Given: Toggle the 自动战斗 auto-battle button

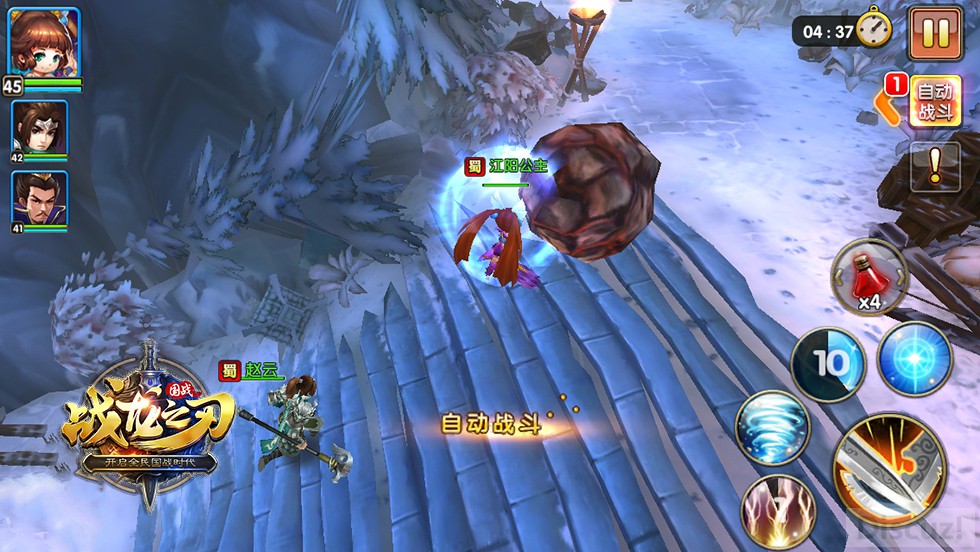Looking at the screenshot, I should 935,101.
